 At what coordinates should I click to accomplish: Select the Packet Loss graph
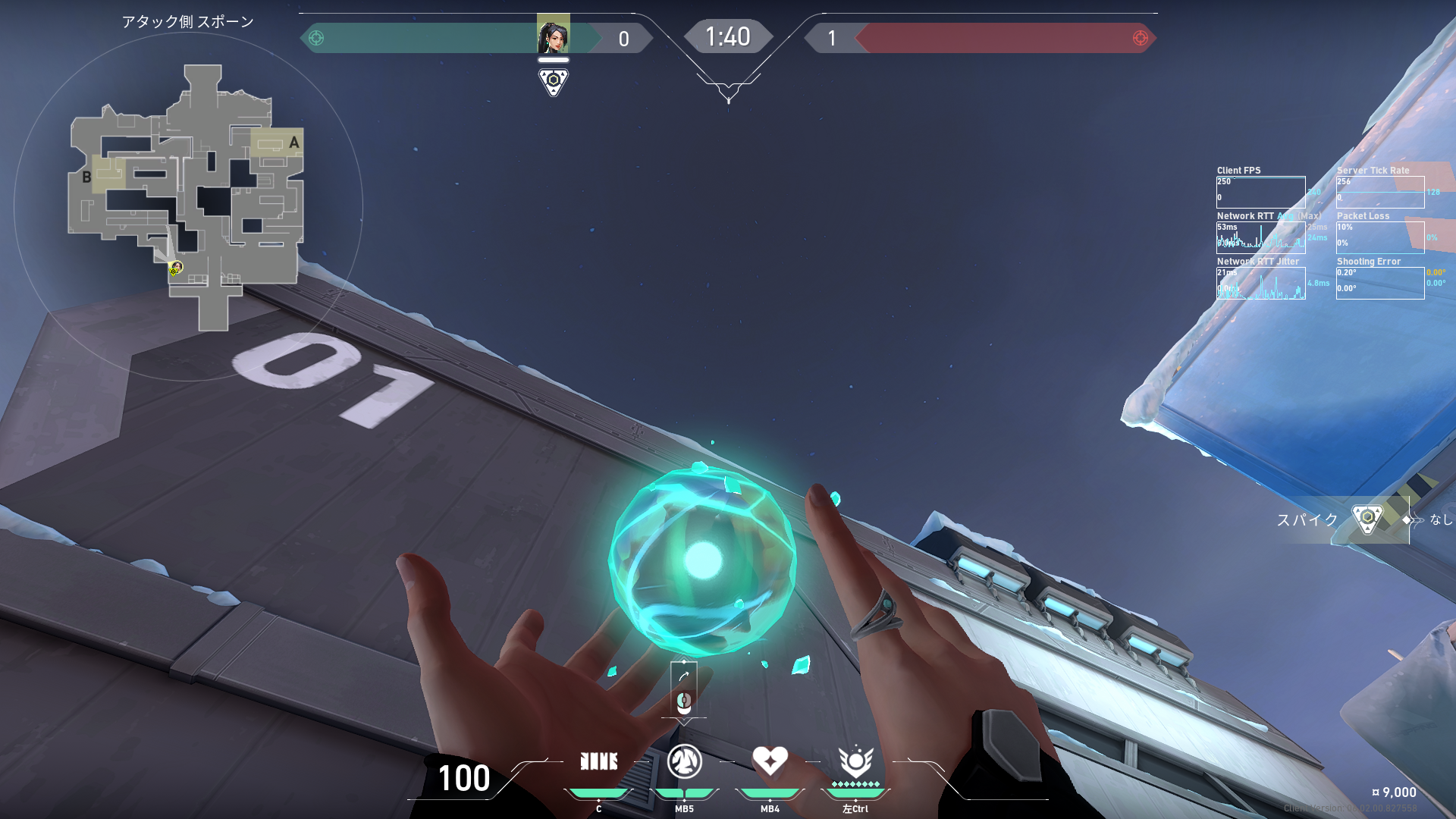click(x=1379, y=237)
